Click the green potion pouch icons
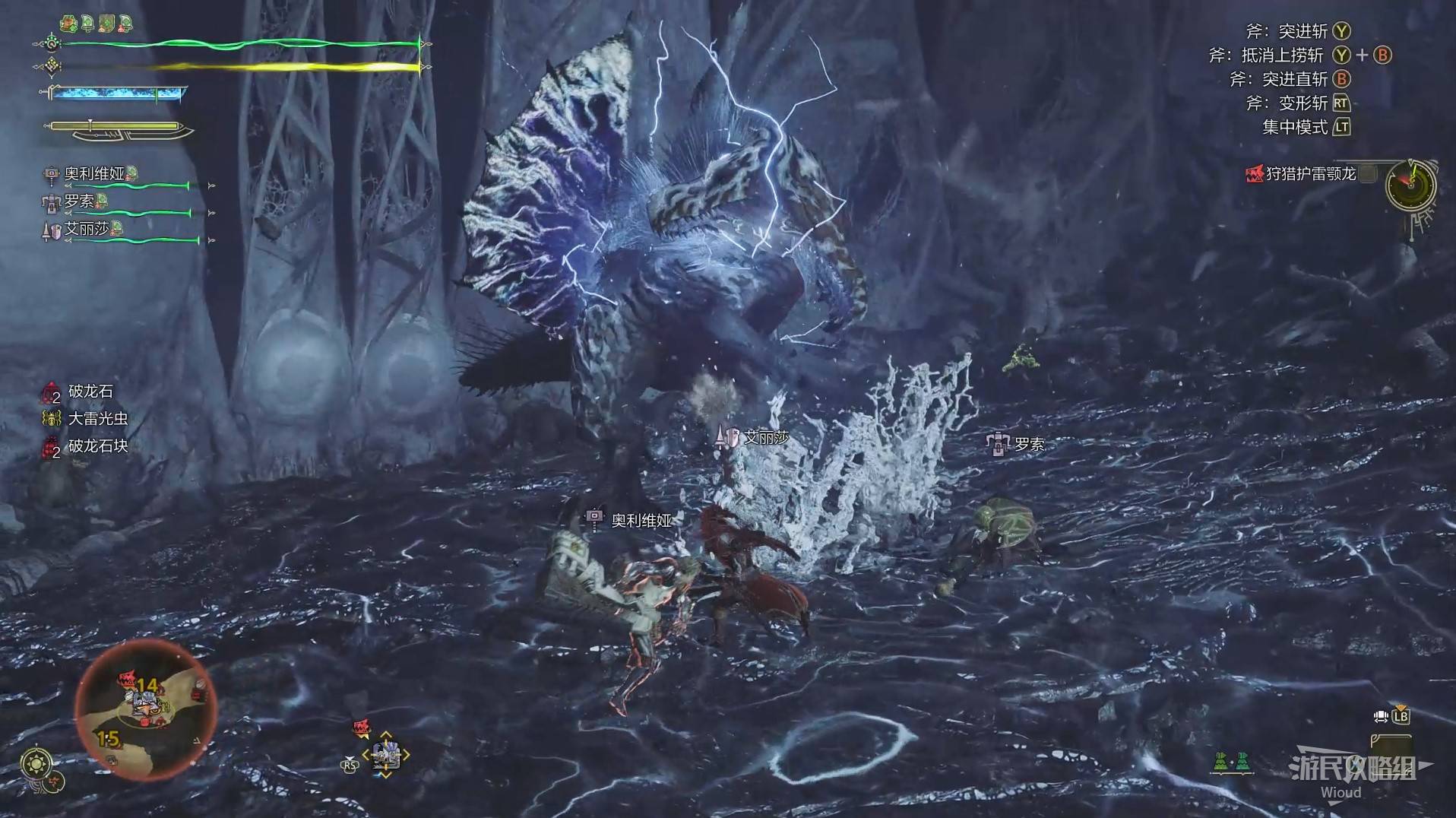The height and width of the screenshot is (818, 1456). point(1231,762)
